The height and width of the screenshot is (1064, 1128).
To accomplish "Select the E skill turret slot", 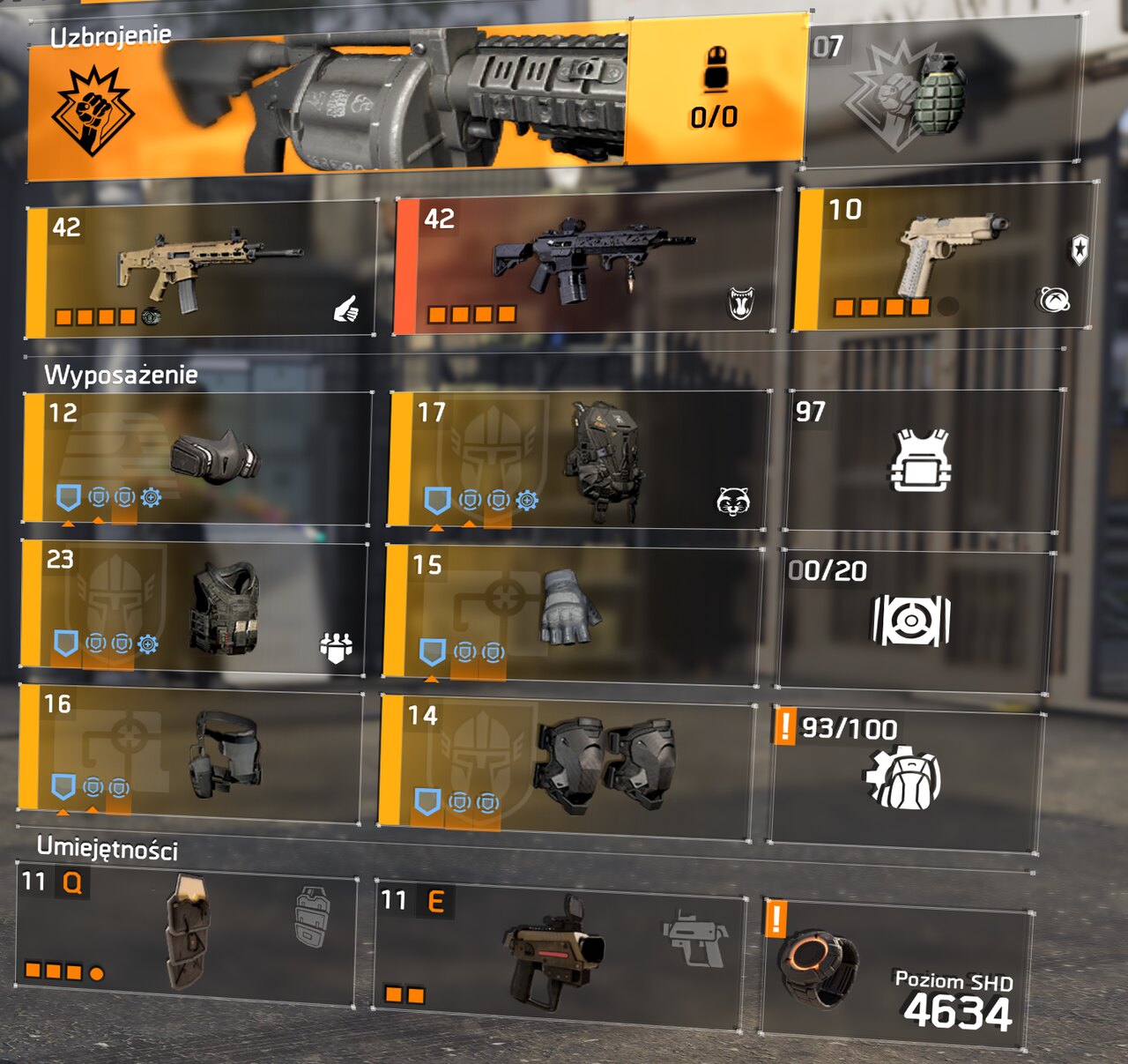I will (x=559, y=953).
